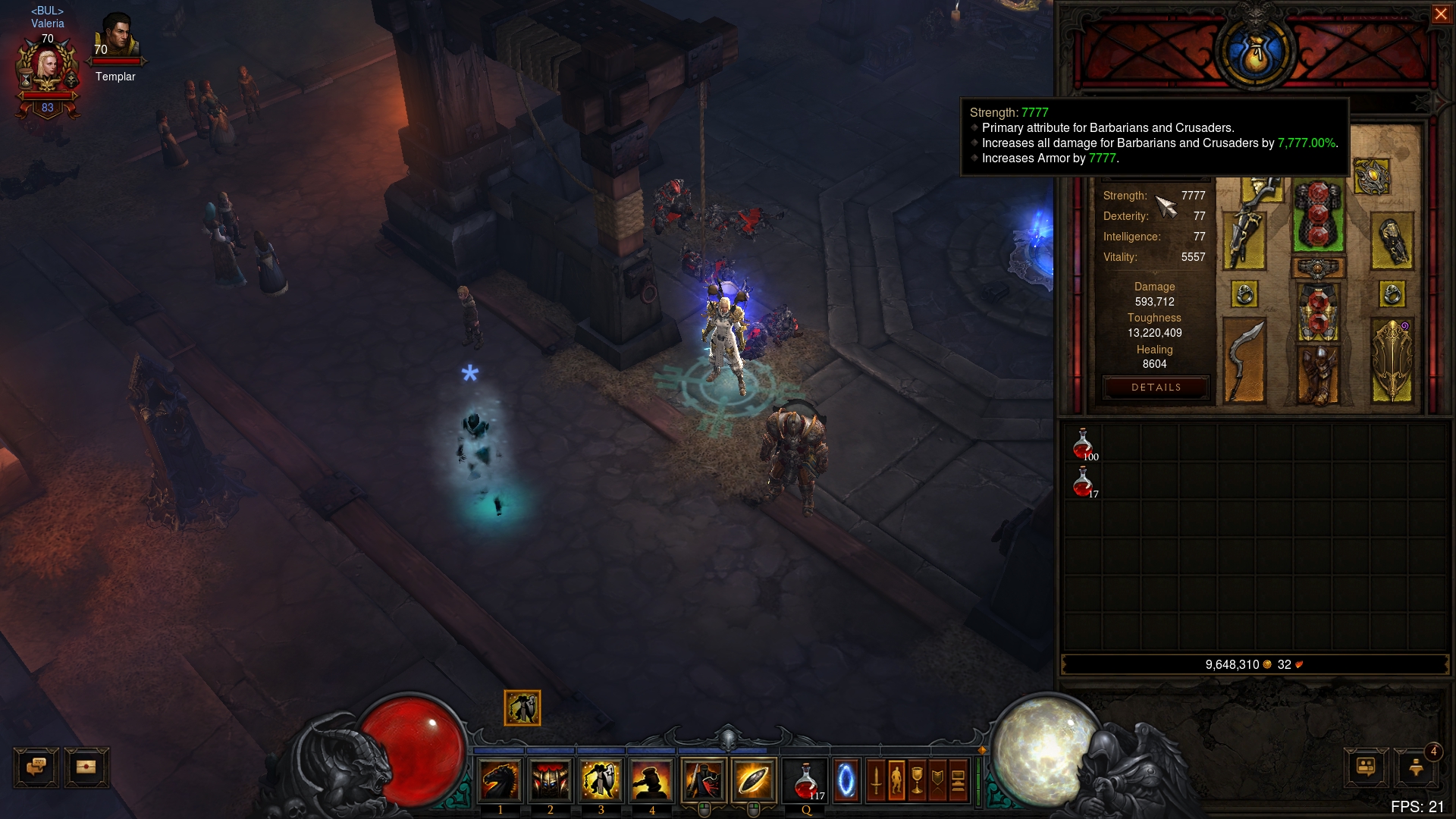The image size is (1456, 819).
Task: Select the health potion stack of 17
Action: click(1083, 482)
